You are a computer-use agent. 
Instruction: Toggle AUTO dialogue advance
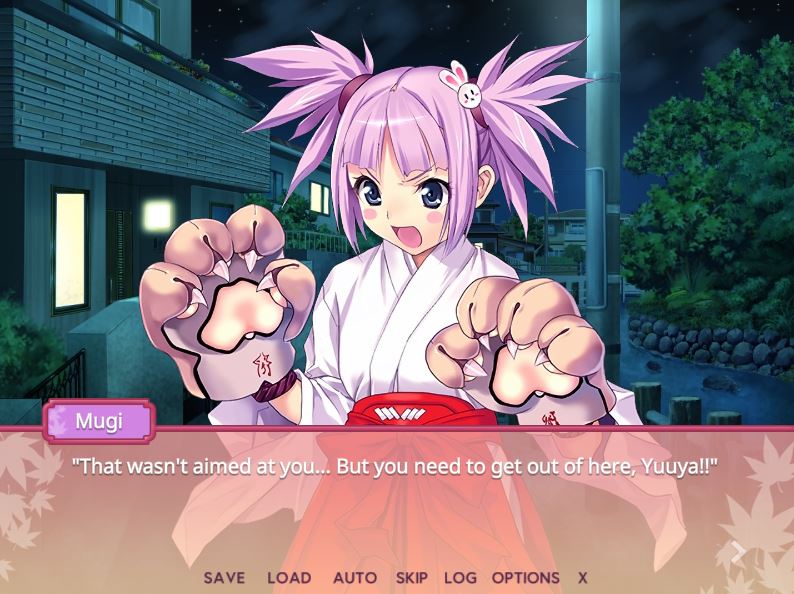tap(355, 578)
